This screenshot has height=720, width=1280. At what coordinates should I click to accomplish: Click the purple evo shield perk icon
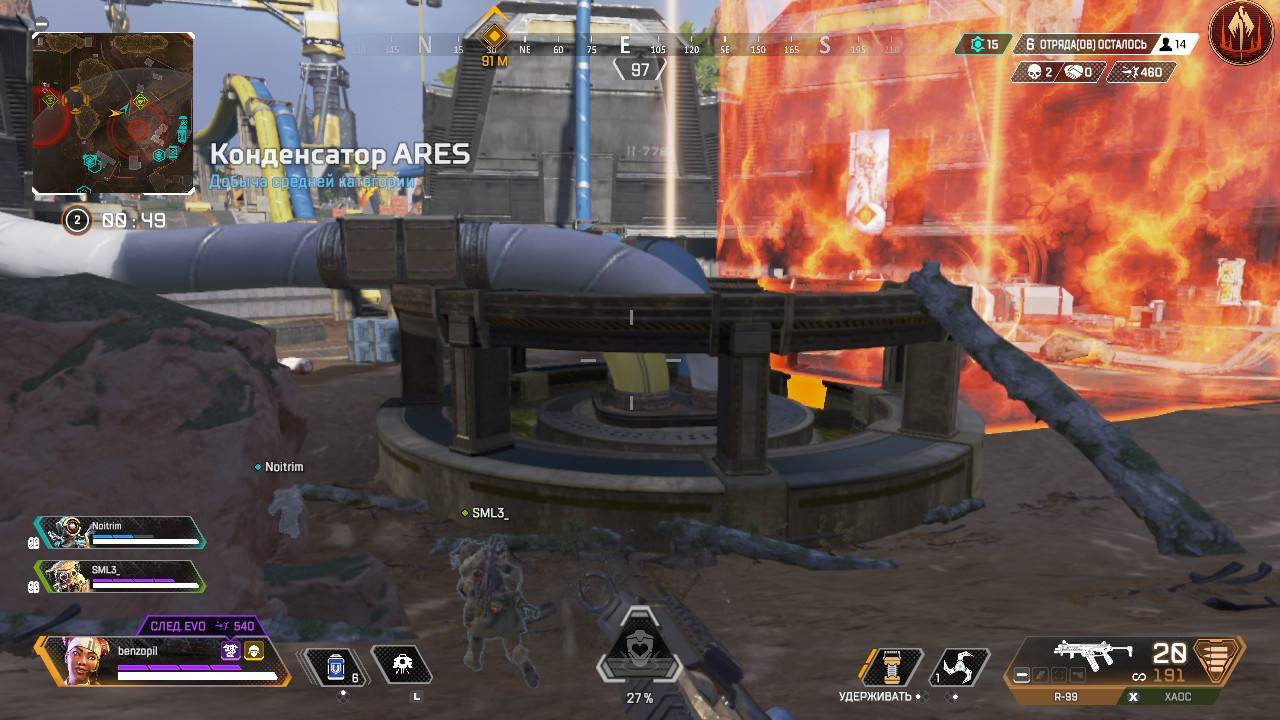tap(231, 651)
